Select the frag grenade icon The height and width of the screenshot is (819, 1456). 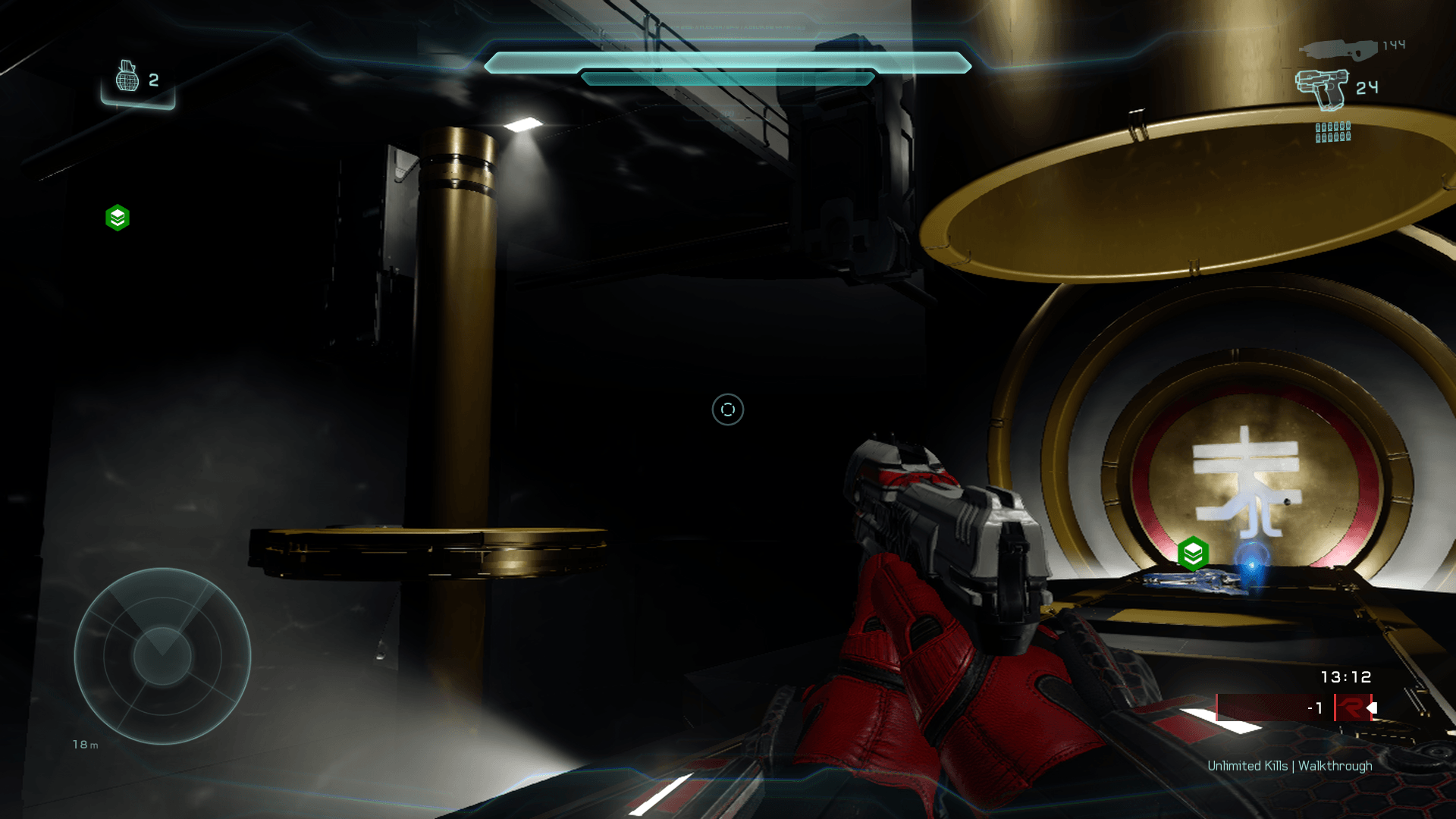pyautogui.click(x=127, y=77)
